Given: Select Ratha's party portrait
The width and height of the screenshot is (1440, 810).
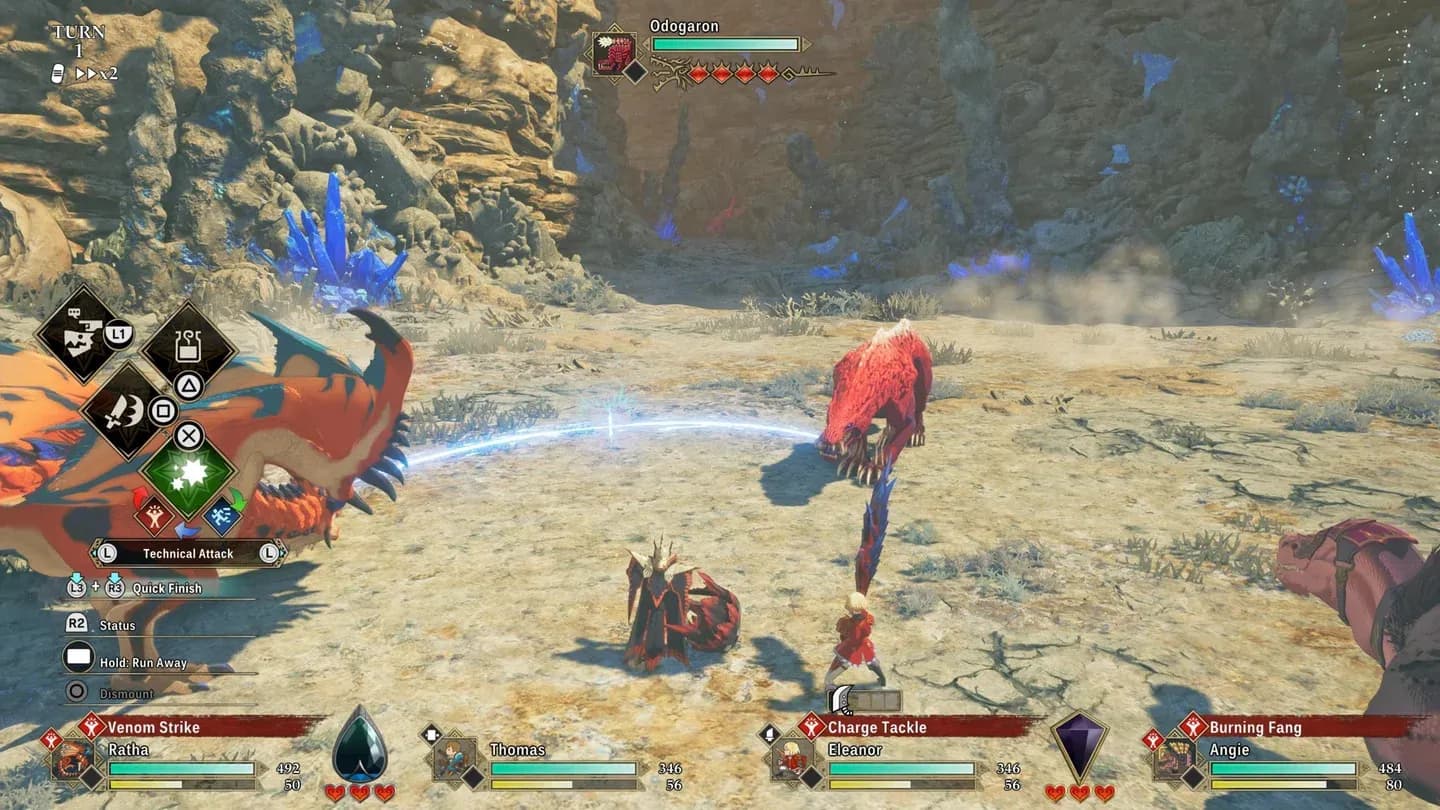Looking at the screenshot, I should (73, 759).
